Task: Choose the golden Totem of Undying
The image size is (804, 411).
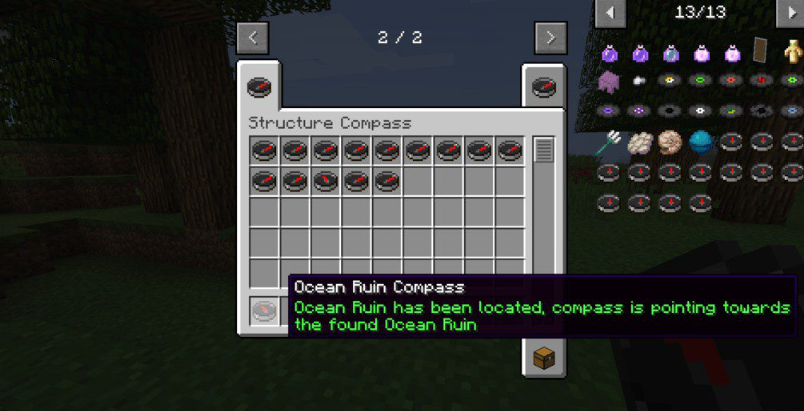Action: tap(792, 52)
